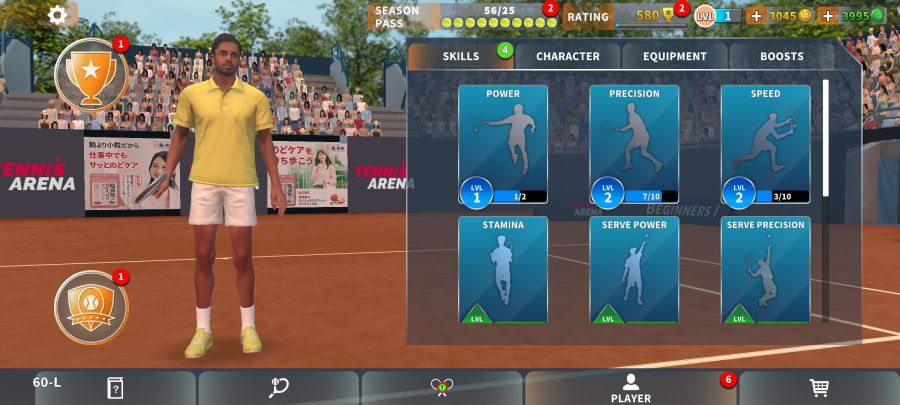The width and height of the screenshot is (900, 405).
Task: Open the shop cart in bottom bar
Action: point(818,388)
